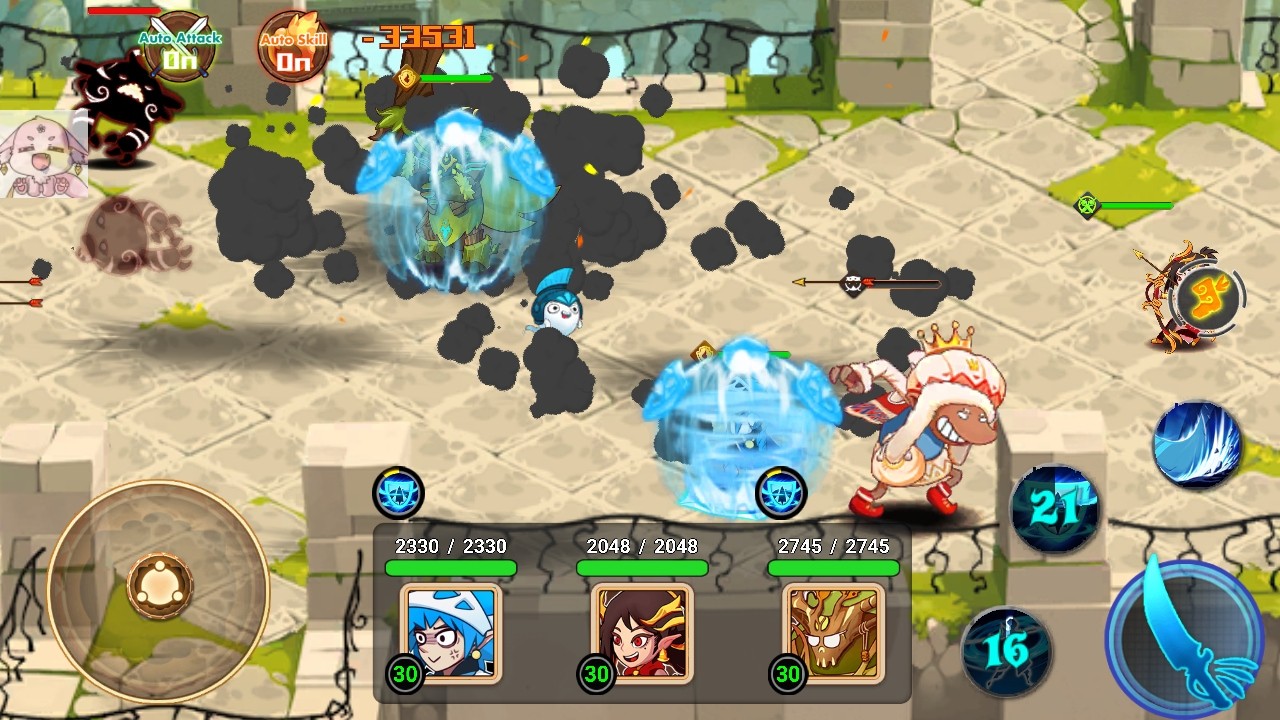Tap the -33531 damage counter at the top
The image size is (1280, 720).
[x=417, y=34]
